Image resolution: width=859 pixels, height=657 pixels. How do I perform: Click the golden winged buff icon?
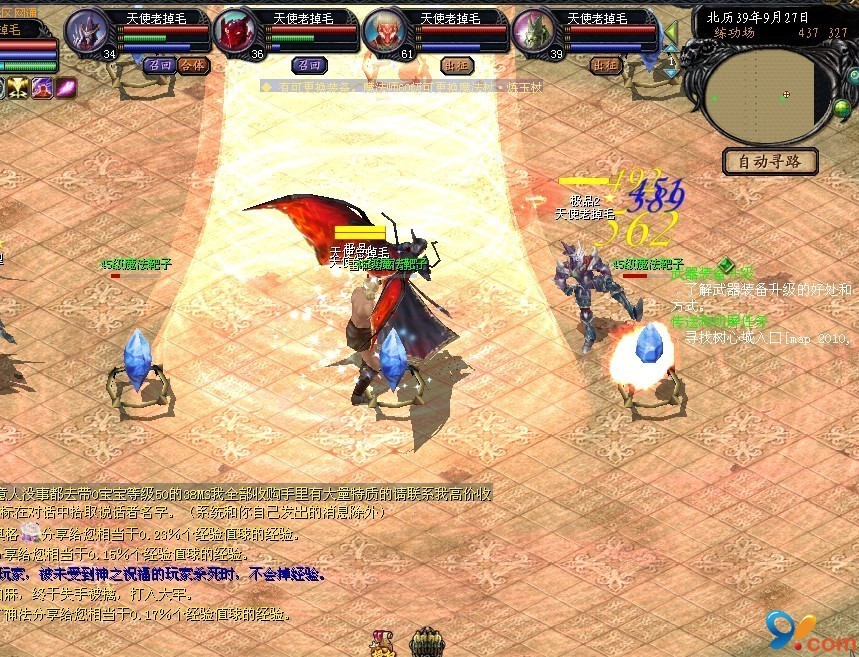click(19, 88)
